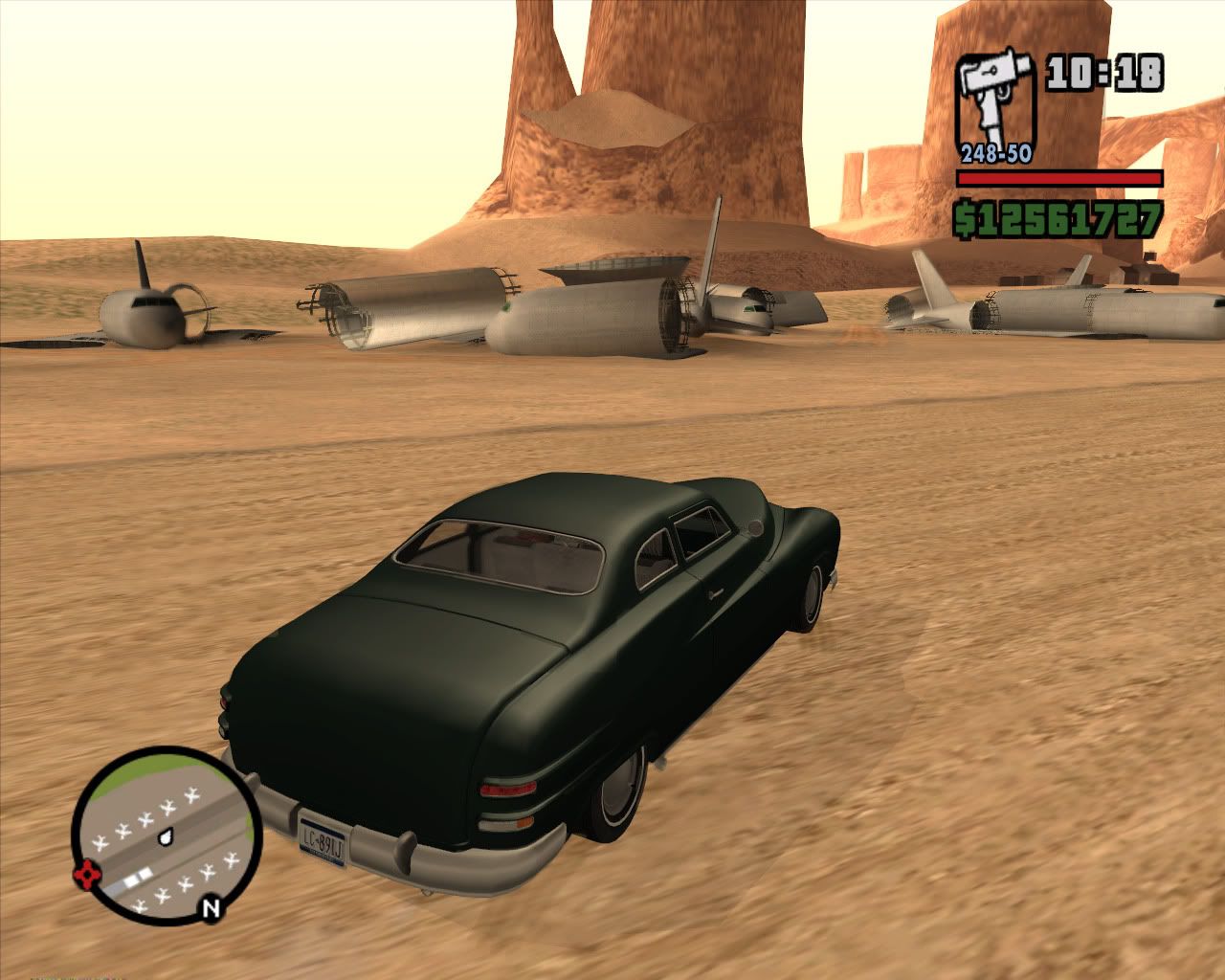The width and height of the screenshot is (1225, 980).
Task: Click the runway strip shown on the minimap
Action: [x=137, y=877]
